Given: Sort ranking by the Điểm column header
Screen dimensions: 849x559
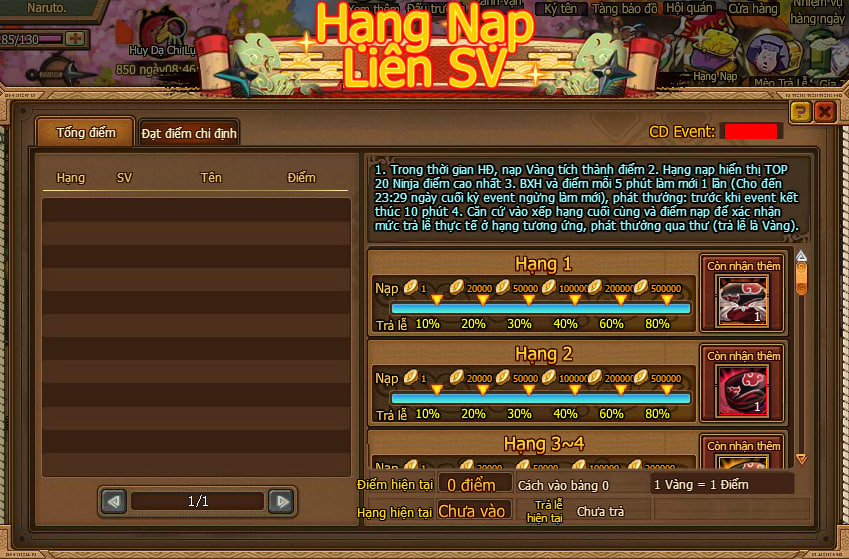Looking at the screenshot, I should 301,178.
